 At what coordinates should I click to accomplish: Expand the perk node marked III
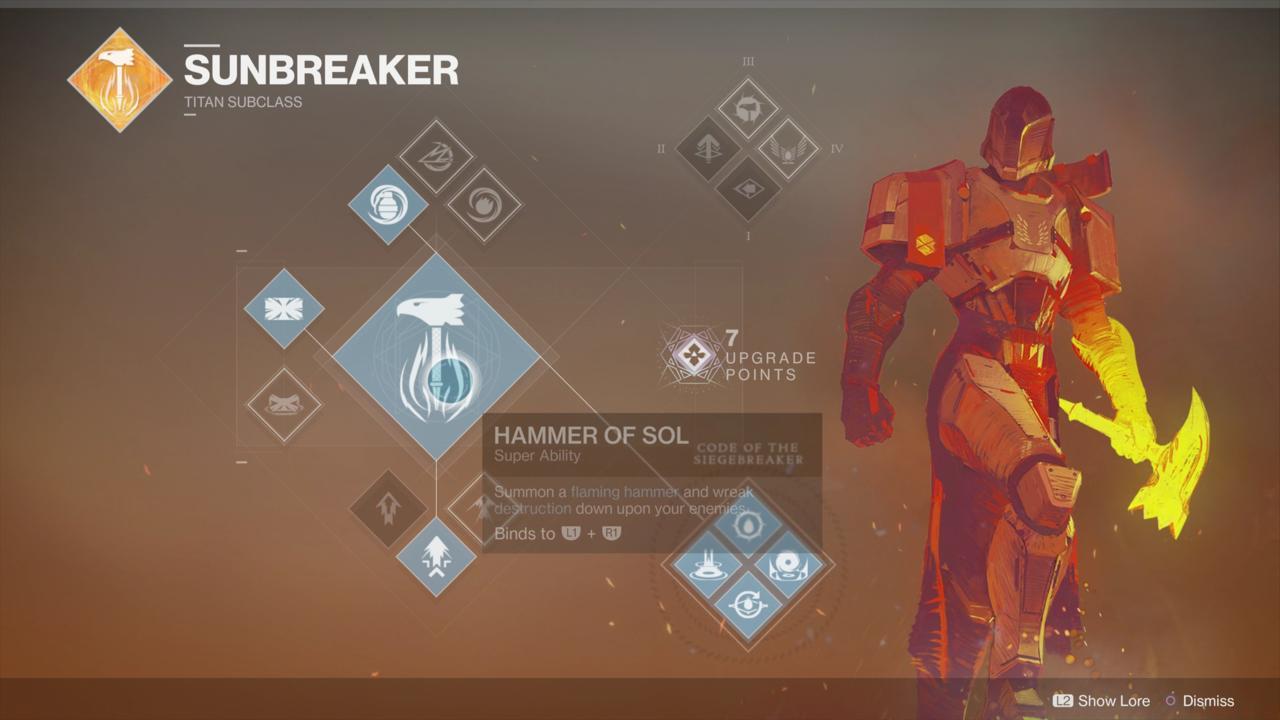tap(748, 108)
